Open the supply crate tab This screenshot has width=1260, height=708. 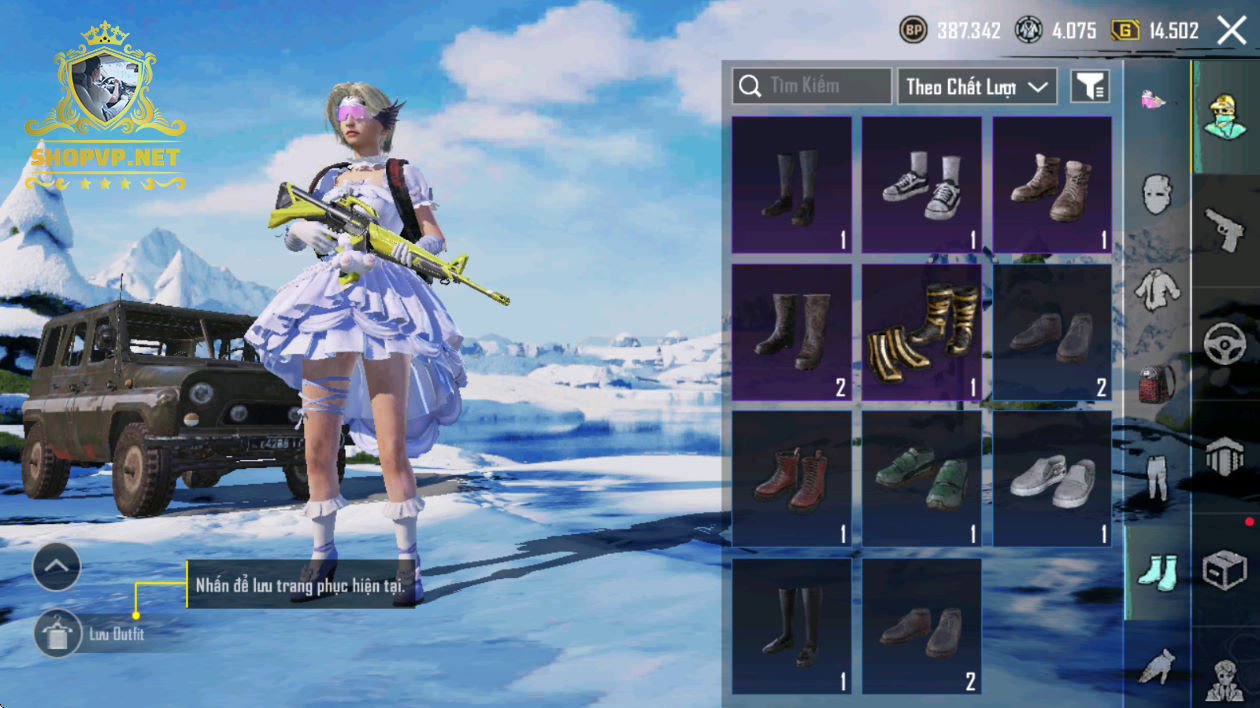pyautogui.click(x=1224, y=571)
